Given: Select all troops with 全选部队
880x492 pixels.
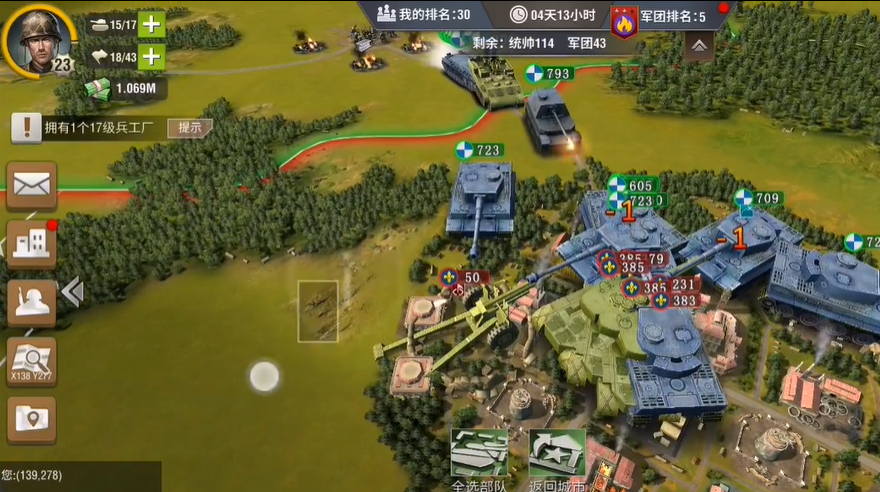Looking at the screenshot, I should coord(479,460).
